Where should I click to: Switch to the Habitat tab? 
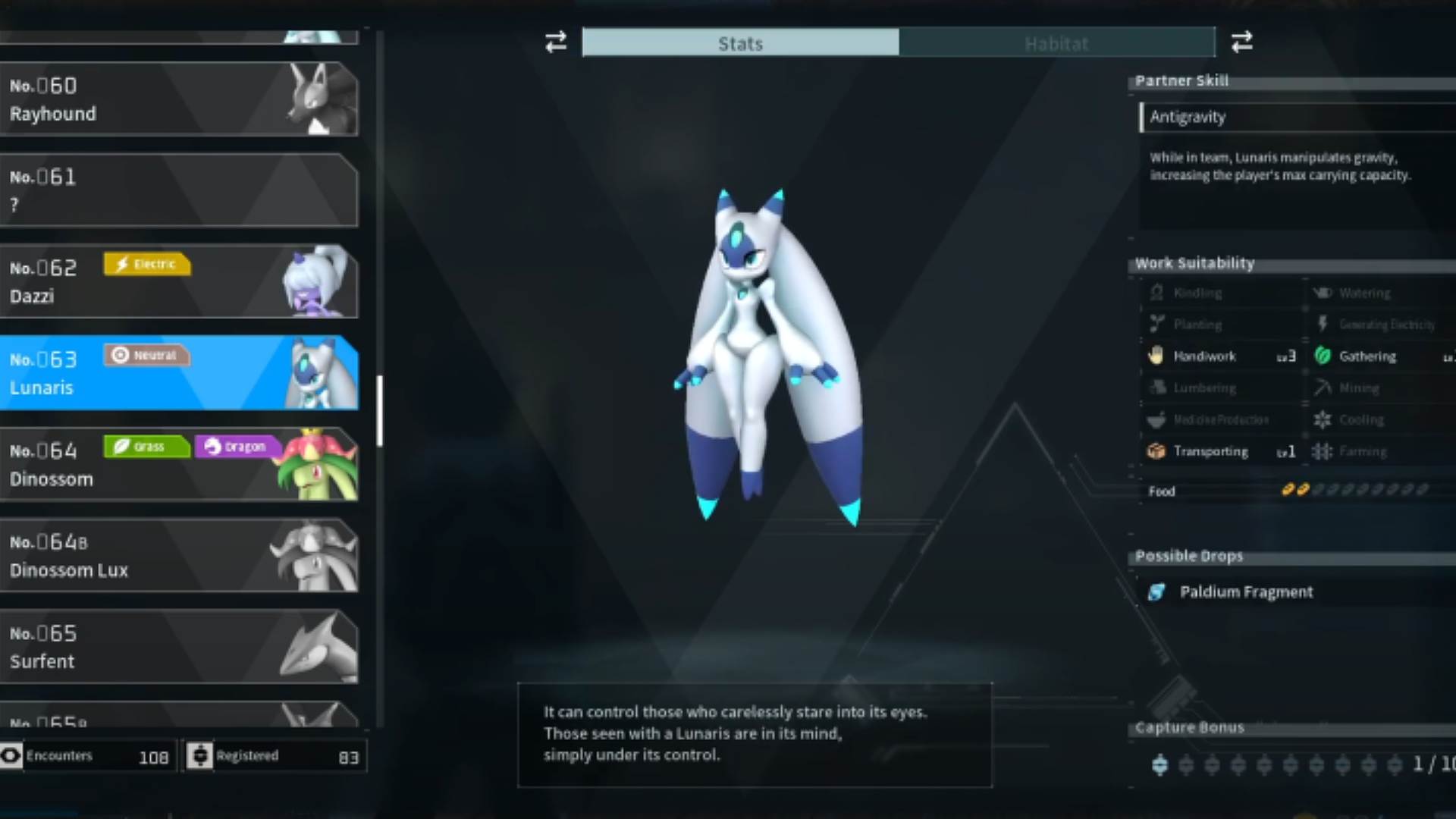pyautogui.click(x=1056, y=43)
